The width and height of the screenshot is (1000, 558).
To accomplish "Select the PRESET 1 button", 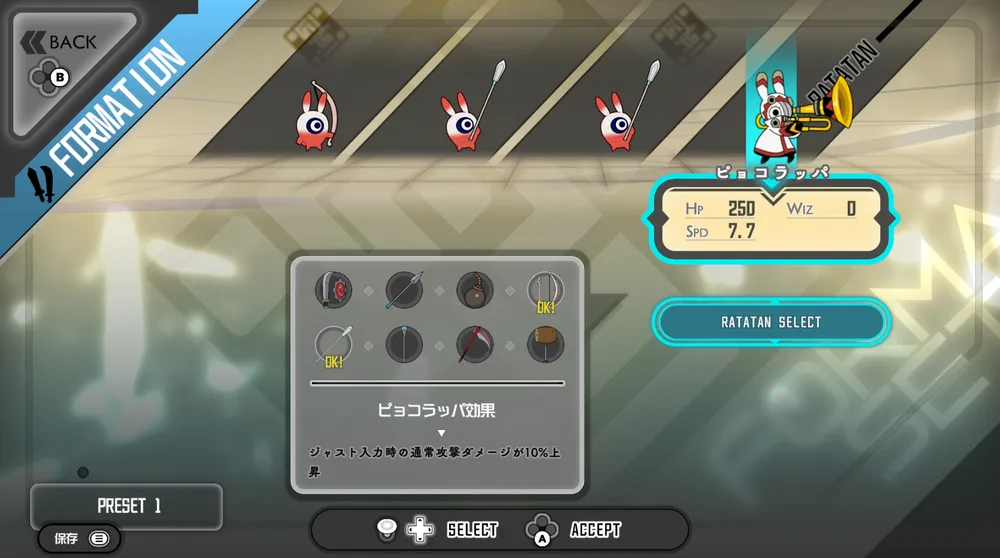I will coord(127,506).
